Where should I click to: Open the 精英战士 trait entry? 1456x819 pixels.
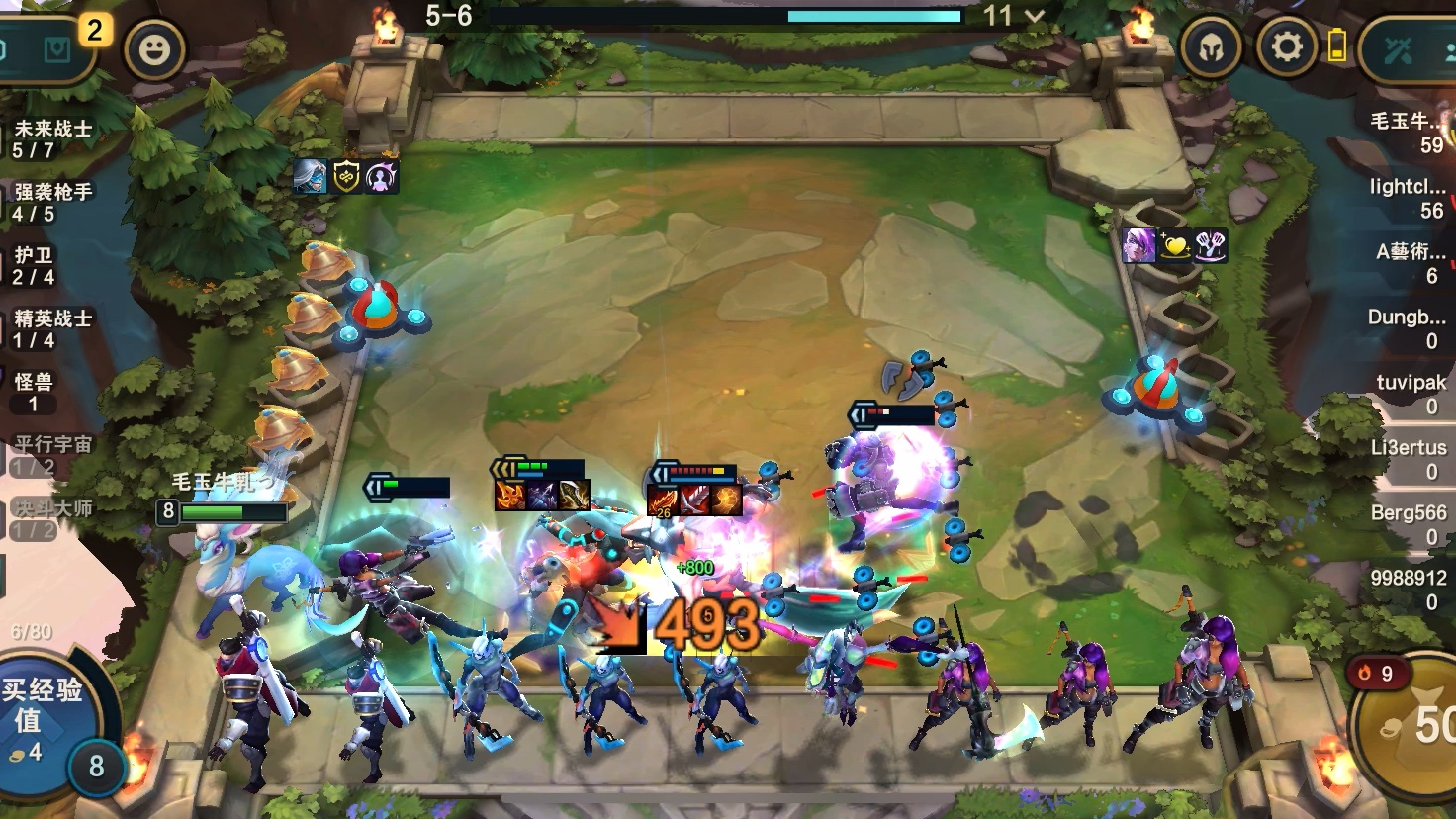[51, 328]
